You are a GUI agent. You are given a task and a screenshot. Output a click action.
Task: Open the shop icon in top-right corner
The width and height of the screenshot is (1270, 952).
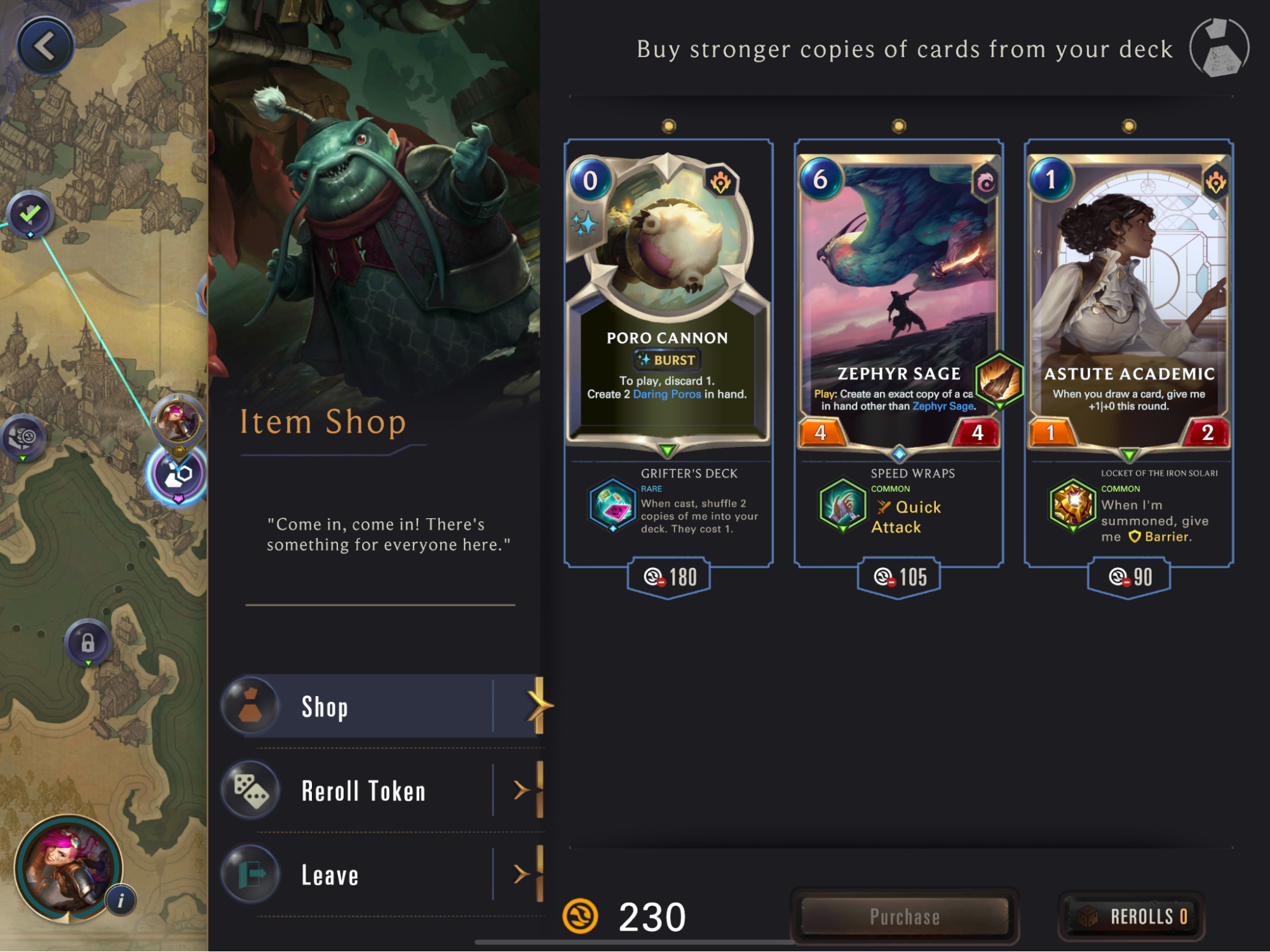(x=1219, y=48)
